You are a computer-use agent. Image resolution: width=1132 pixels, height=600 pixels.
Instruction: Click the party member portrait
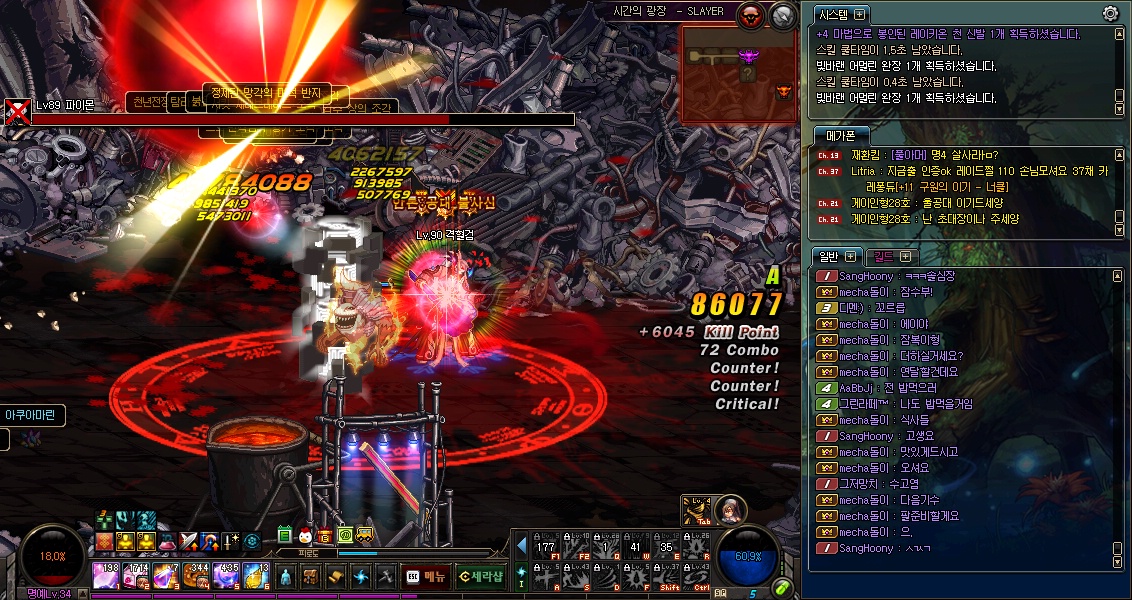(x=730, y=509)
